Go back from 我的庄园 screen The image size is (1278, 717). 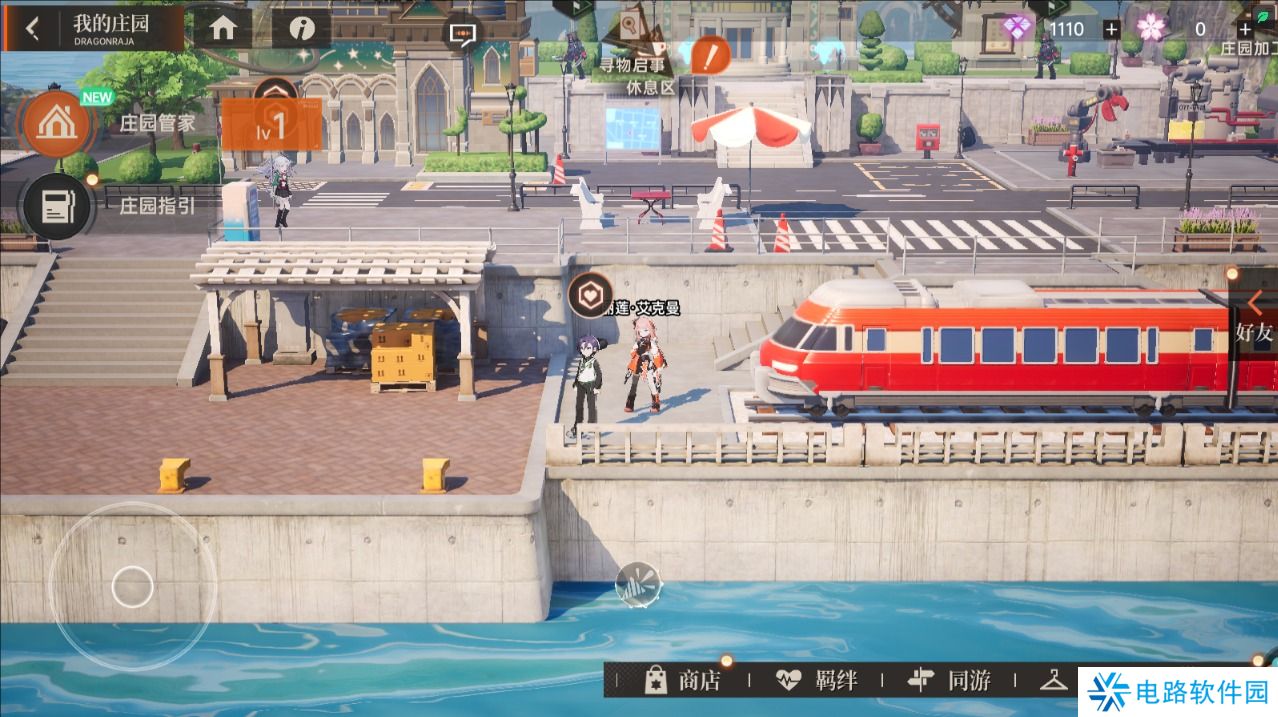pos(33,28)
